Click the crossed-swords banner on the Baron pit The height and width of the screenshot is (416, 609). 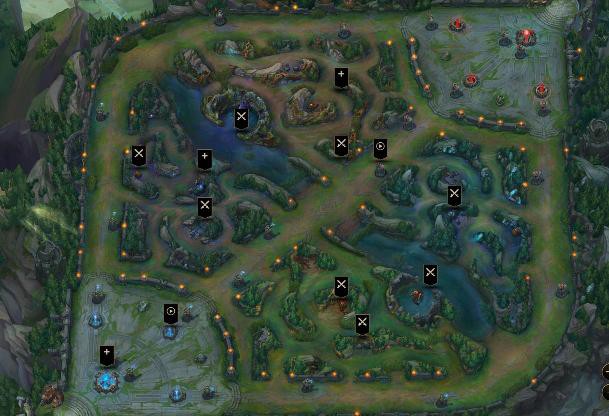(x=241, y=118)
